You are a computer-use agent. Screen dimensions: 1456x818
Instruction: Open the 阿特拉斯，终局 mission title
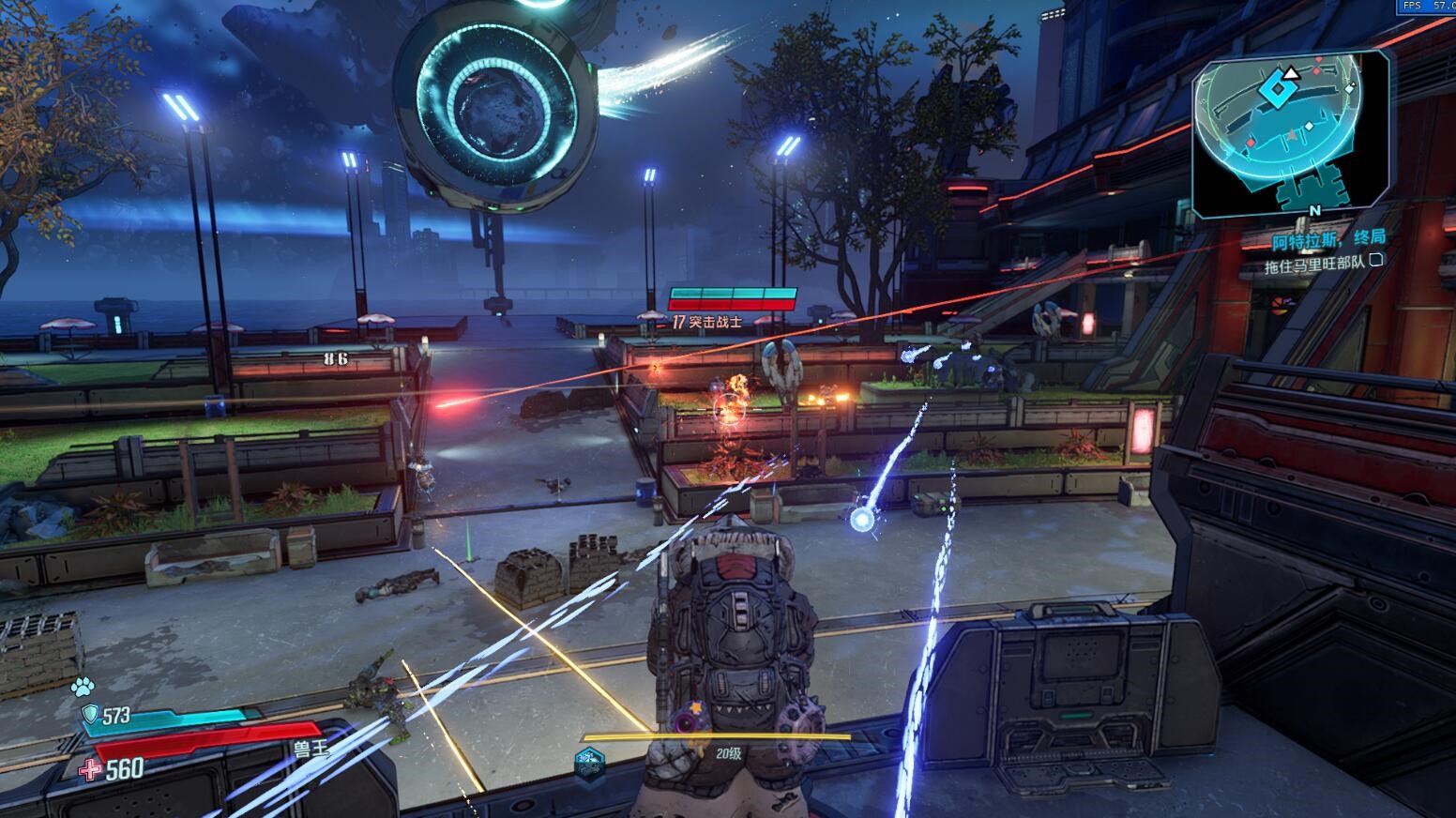[x=1328, y=240]
